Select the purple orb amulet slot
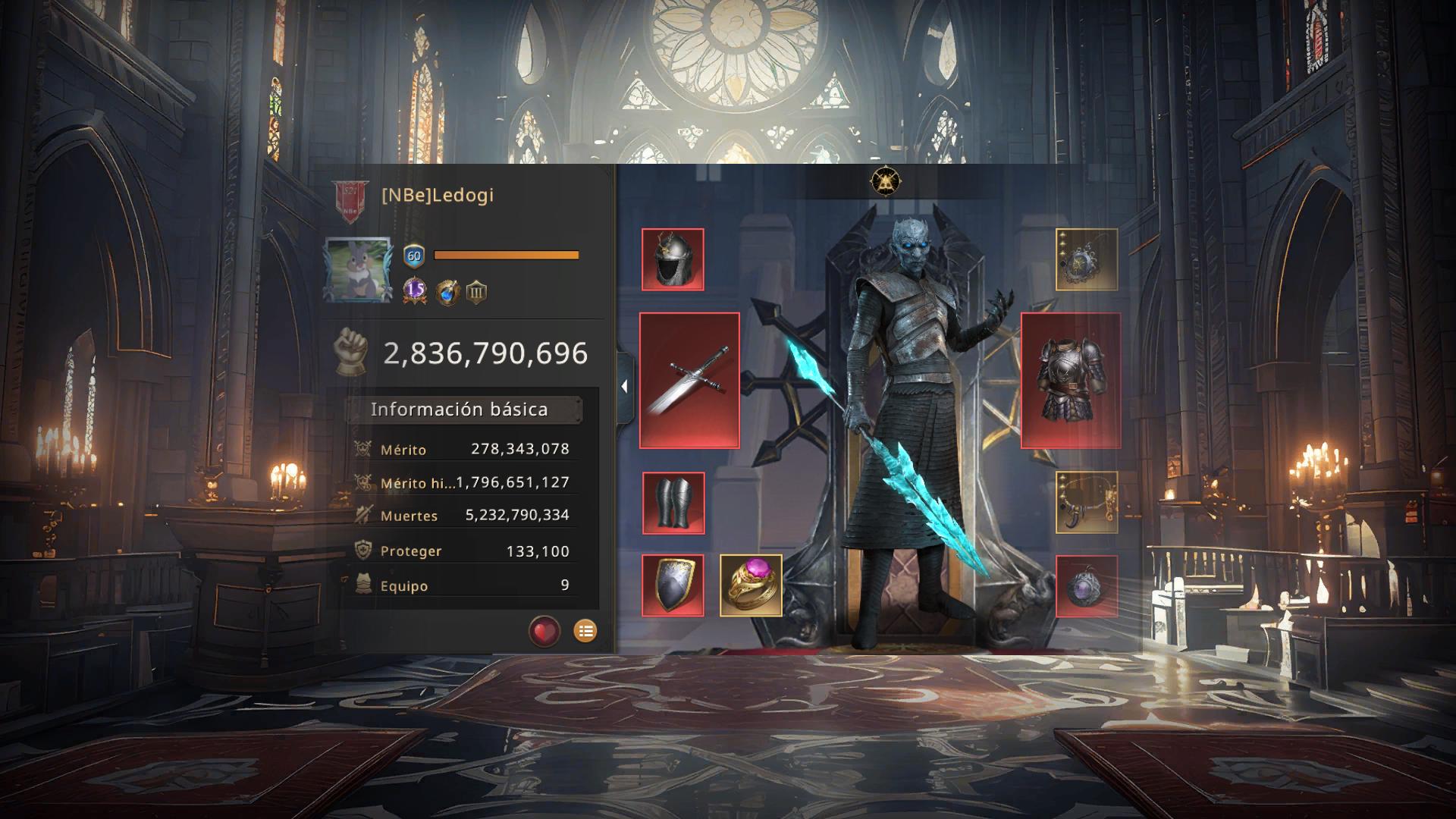The image size is (1456, 819). (1087, 586)
